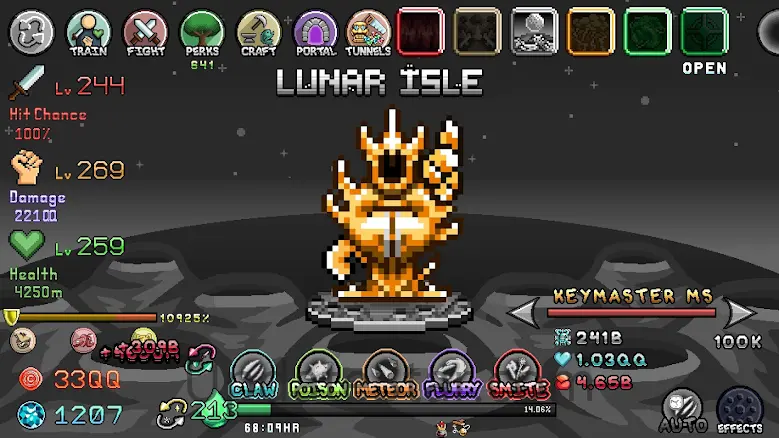Open the Tunnels menu
The width and height of the screenshot is (779, 438).
tap(369, 33)
